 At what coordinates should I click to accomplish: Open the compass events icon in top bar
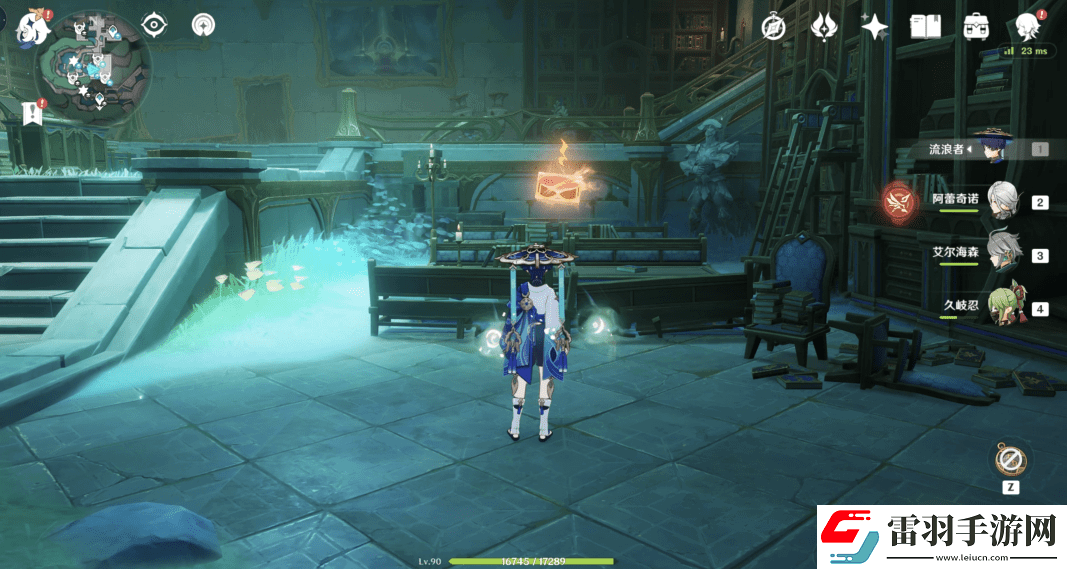pyautogui.click(x=773, y=27)
